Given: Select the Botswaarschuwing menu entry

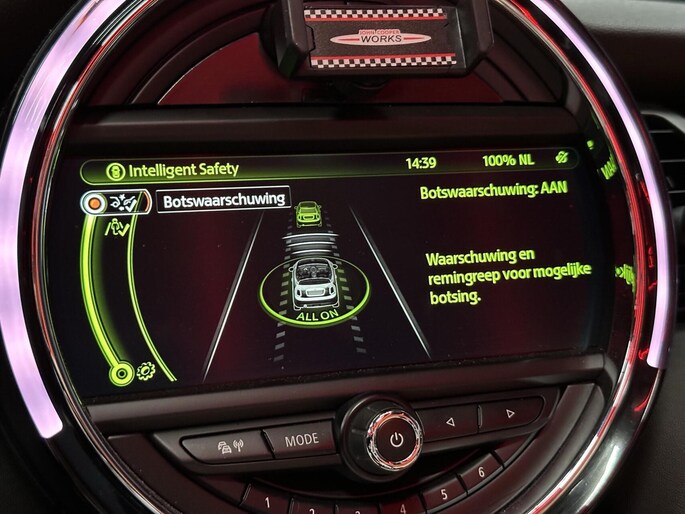Looking at the screenshot, I should 224,200.
